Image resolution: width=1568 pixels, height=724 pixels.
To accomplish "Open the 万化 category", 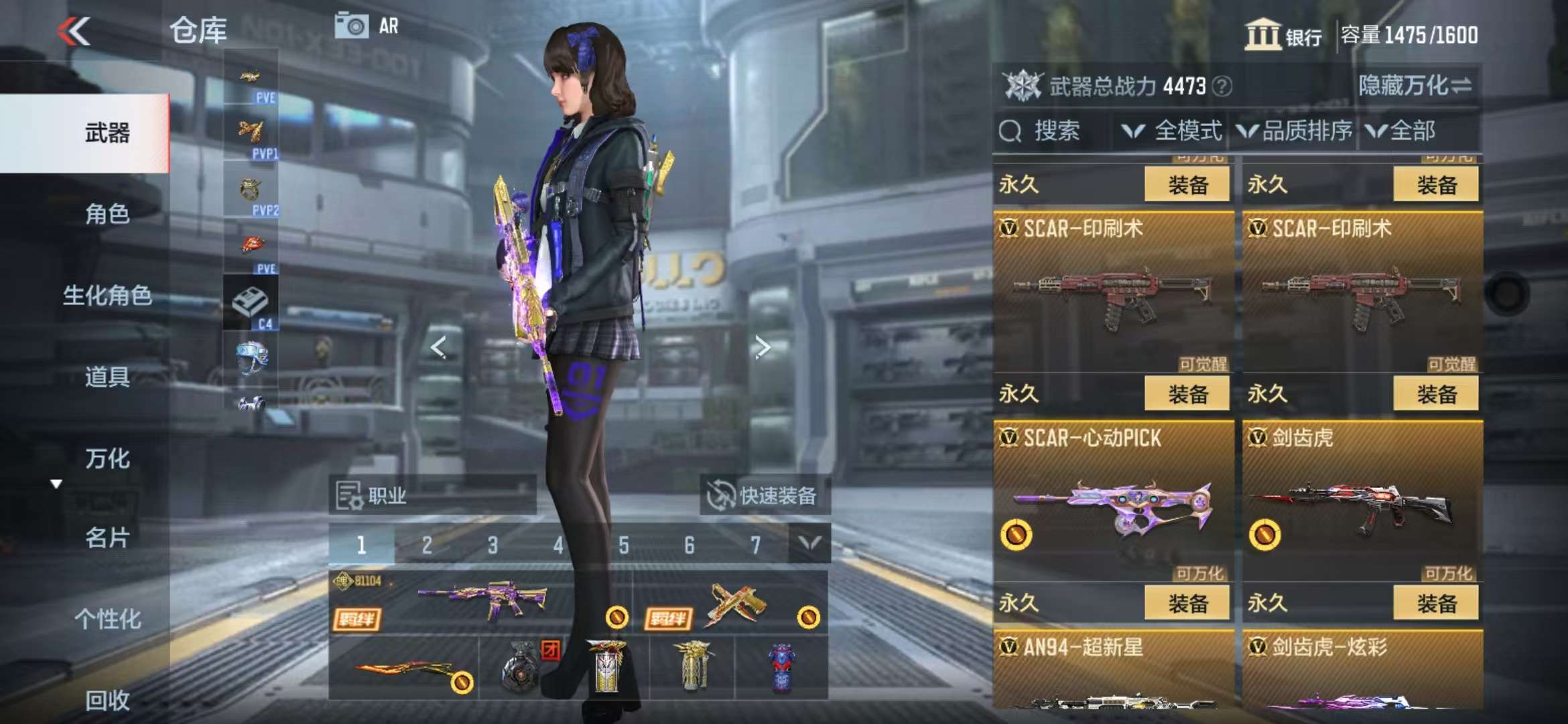I will (x=107, y=459).
